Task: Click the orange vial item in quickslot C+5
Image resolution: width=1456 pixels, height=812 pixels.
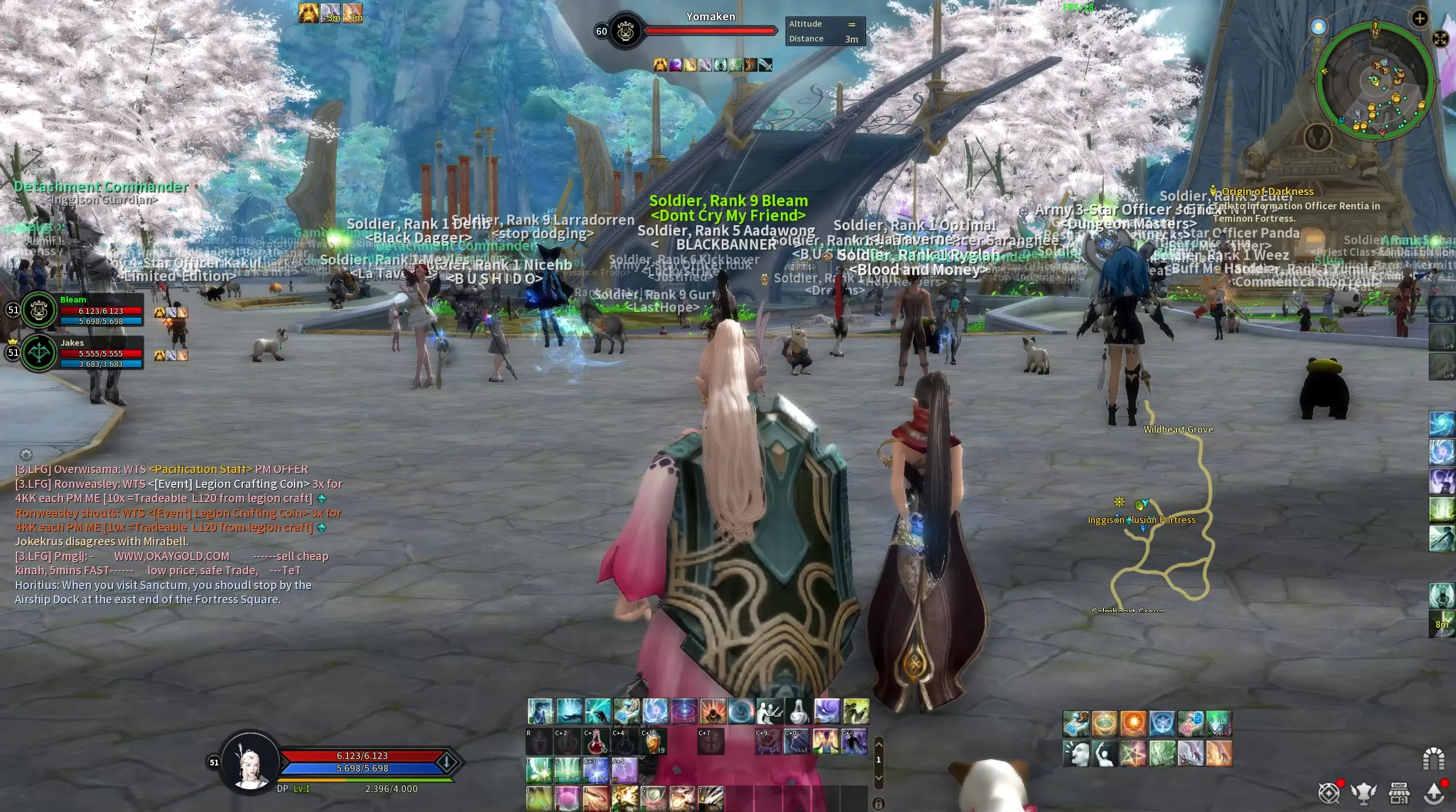Action: (653, 742)
